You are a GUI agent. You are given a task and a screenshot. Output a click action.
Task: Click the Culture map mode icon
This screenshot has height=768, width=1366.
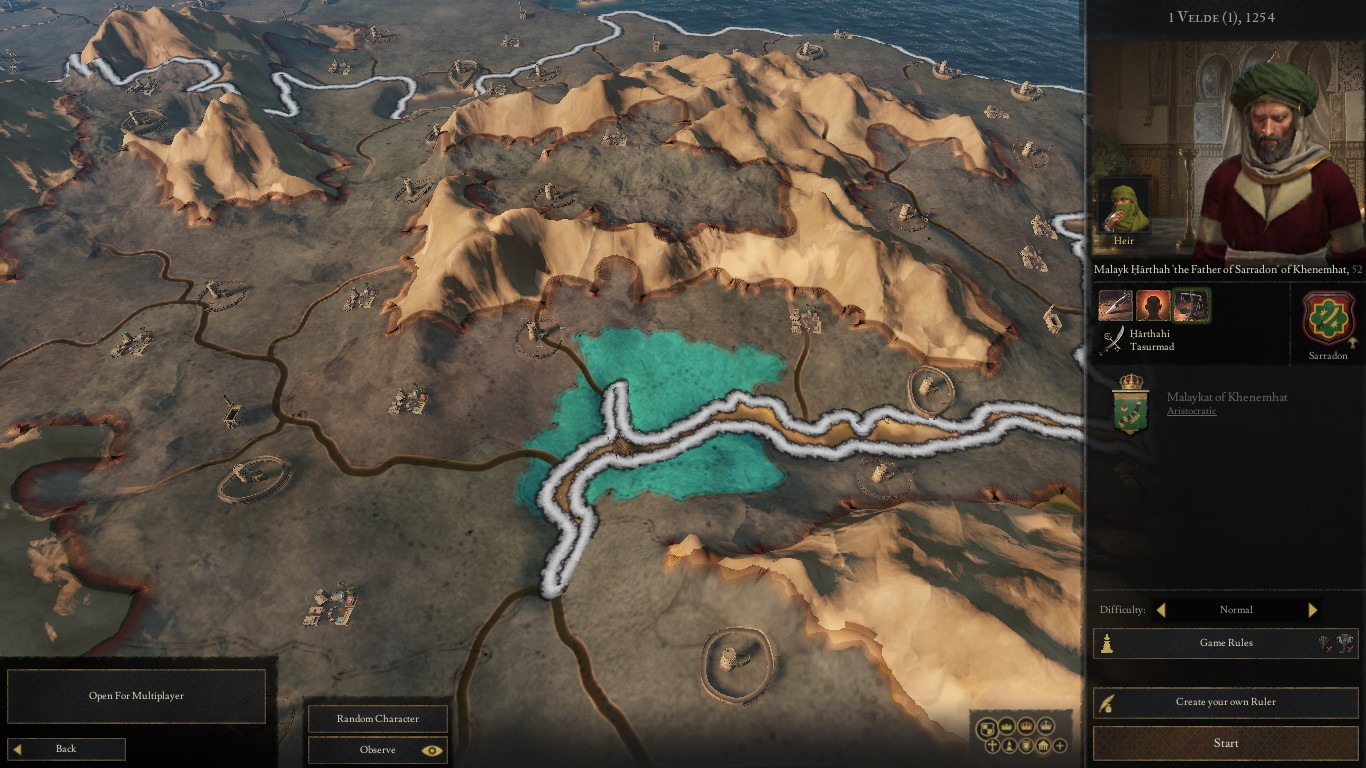[1009, 746]
